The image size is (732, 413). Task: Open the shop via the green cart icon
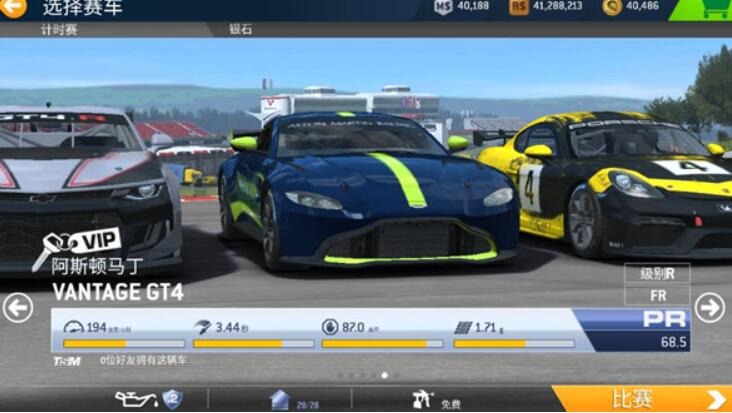(x=708, y=9)
